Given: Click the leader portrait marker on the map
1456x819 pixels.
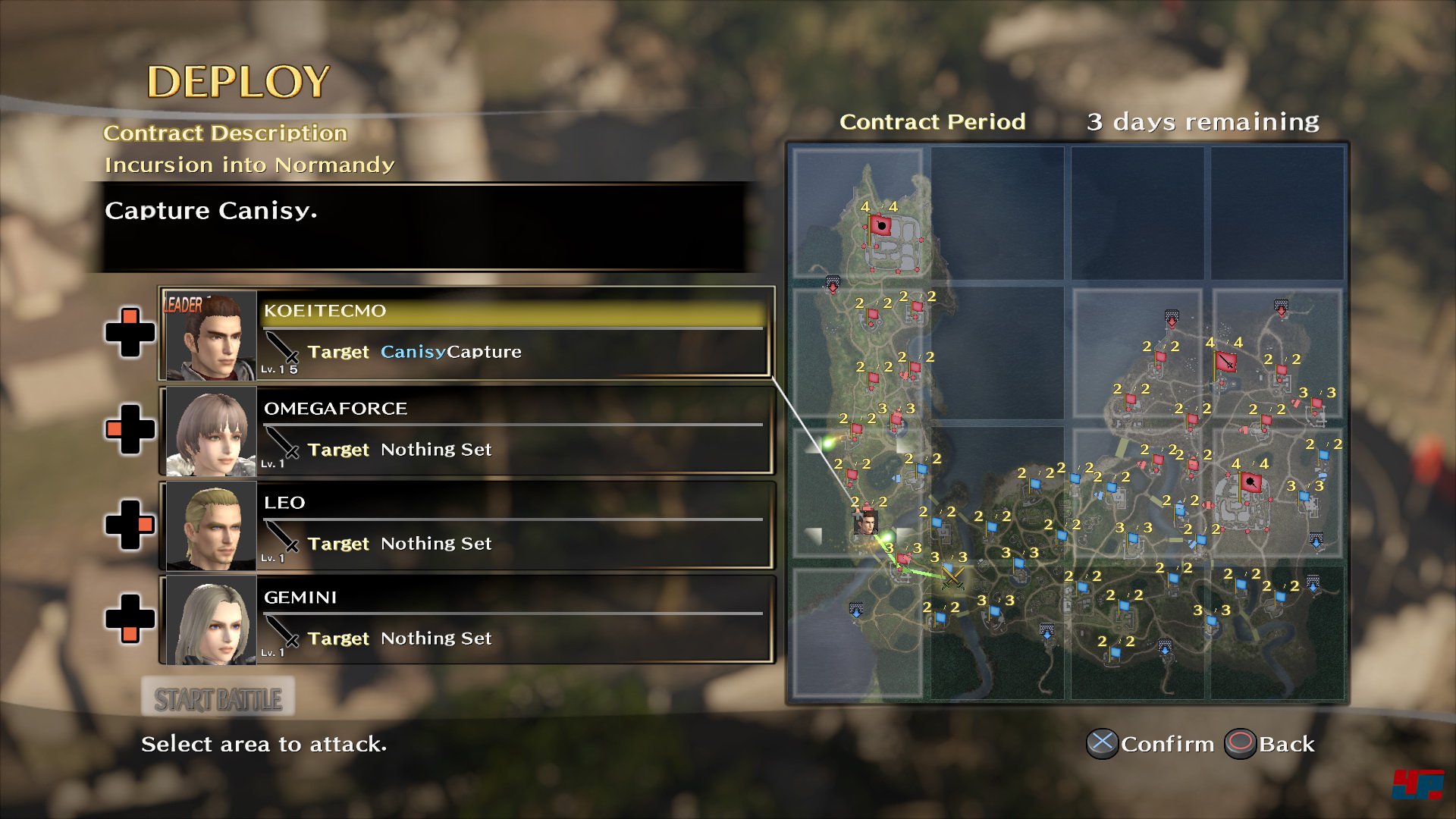Looking at the screenshot, I should point(865,522).
